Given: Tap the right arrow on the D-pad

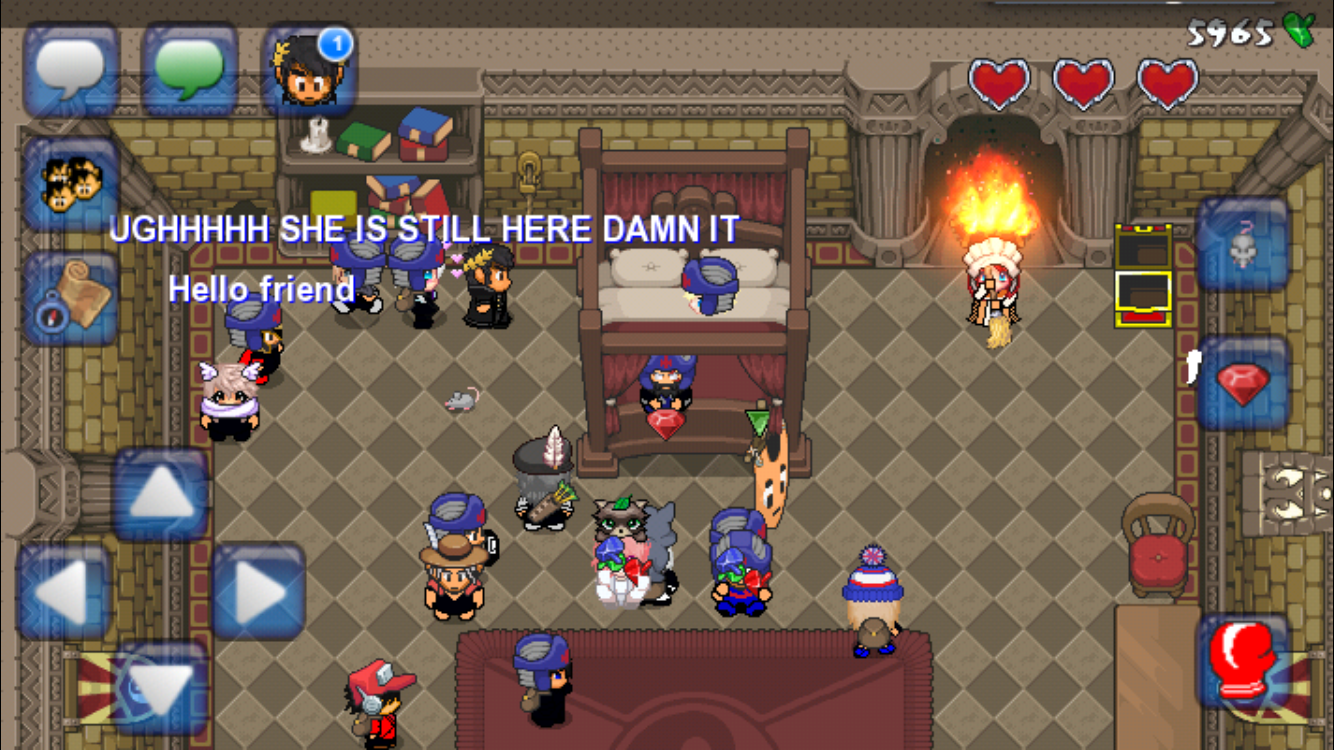Looking at the screenshot, I should (x=258, y=592).
